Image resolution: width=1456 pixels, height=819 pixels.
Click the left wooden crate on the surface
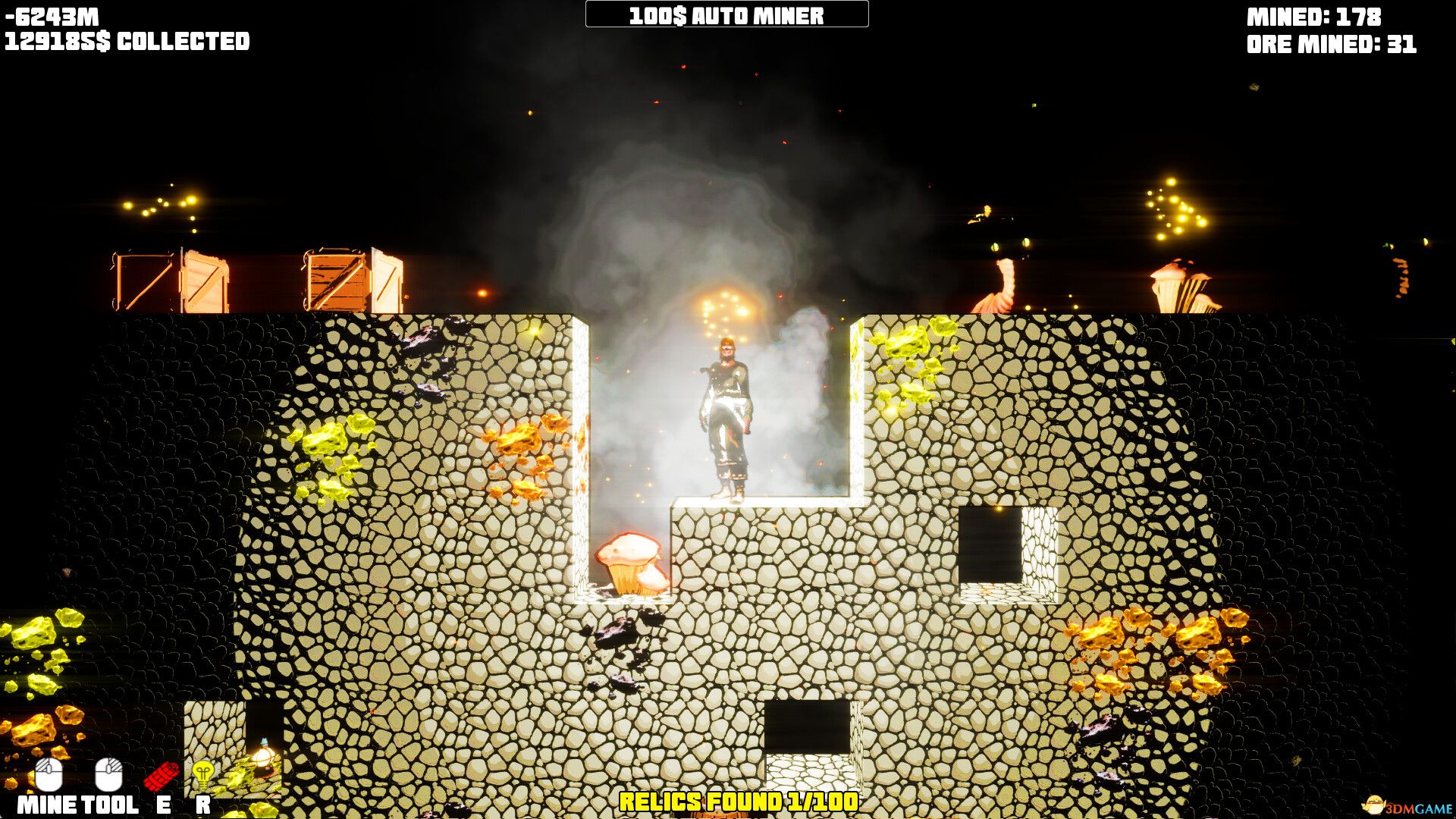(171, 279)
